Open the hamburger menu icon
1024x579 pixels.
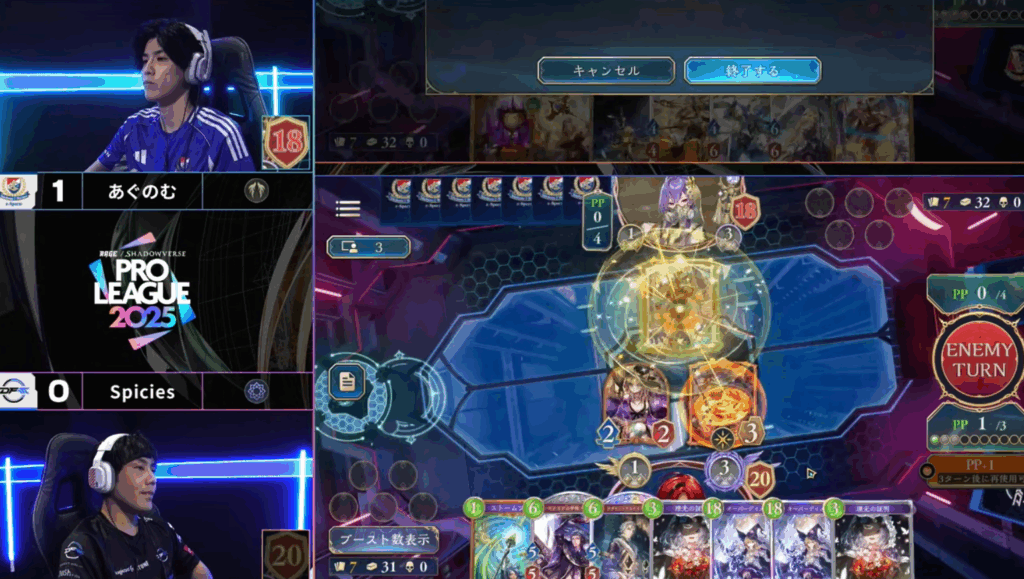tap(348, 208)
